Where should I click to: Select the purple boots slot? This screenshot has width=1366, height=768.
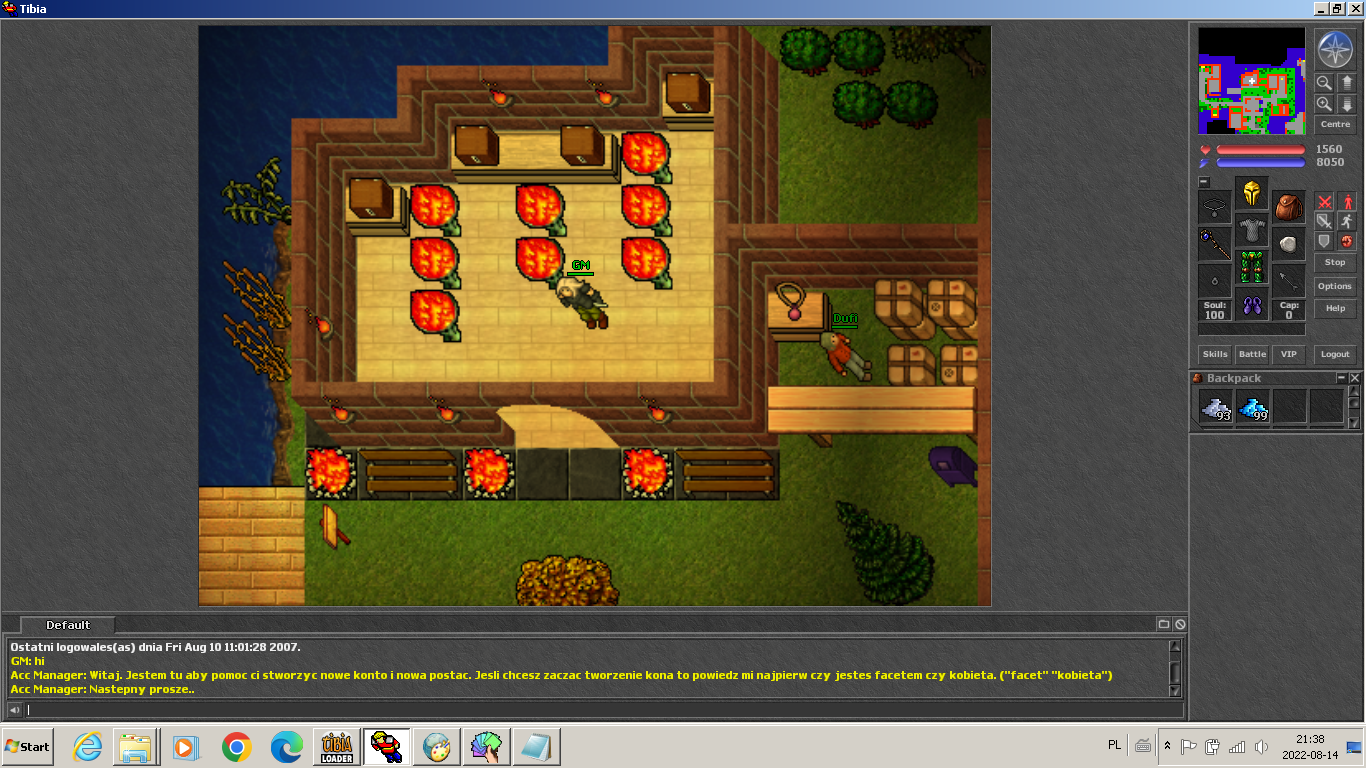click(x=1251, y=304)
